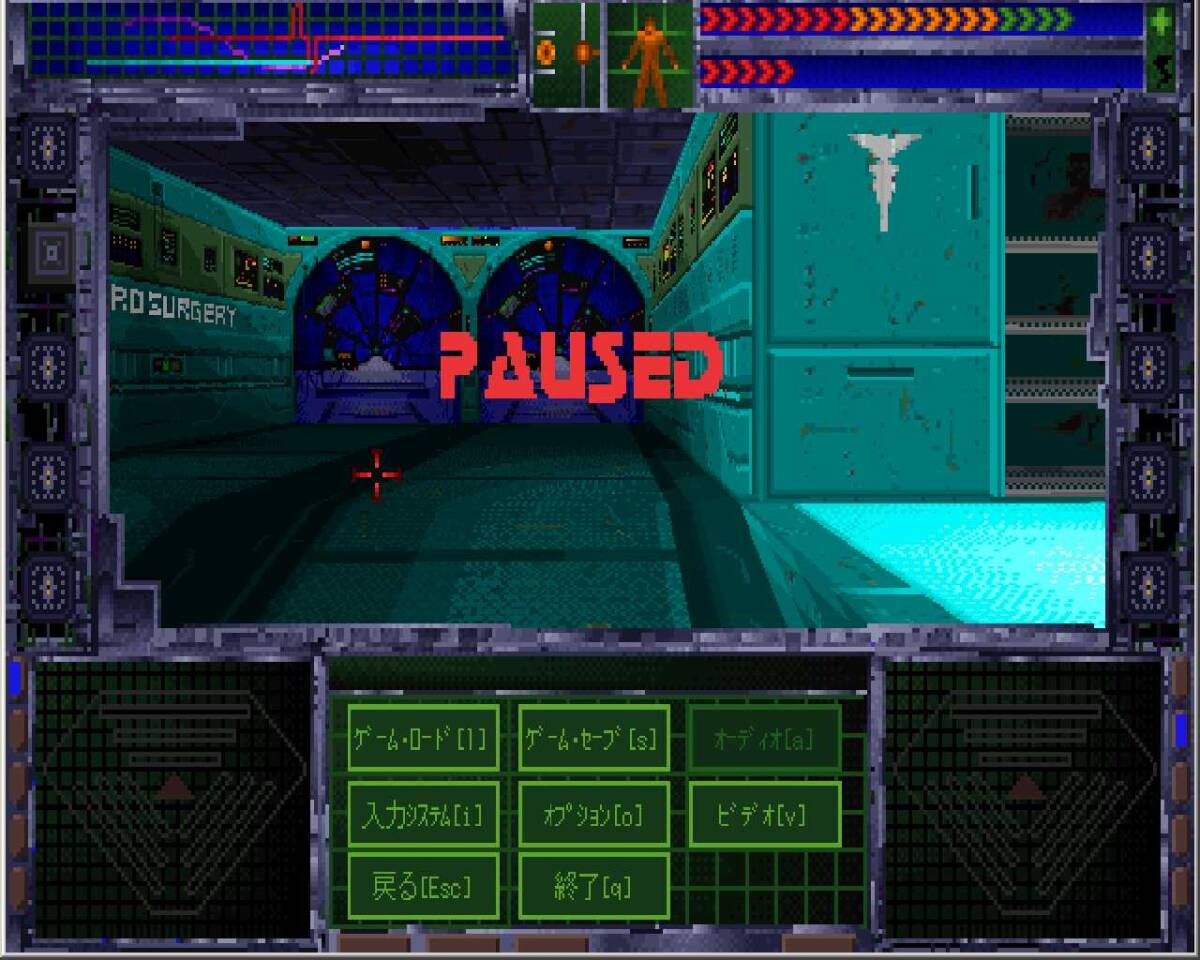Choose ゲーム・セーブ to save the game
Viewport: 1200px width, 960px height.
coord(594,738)
